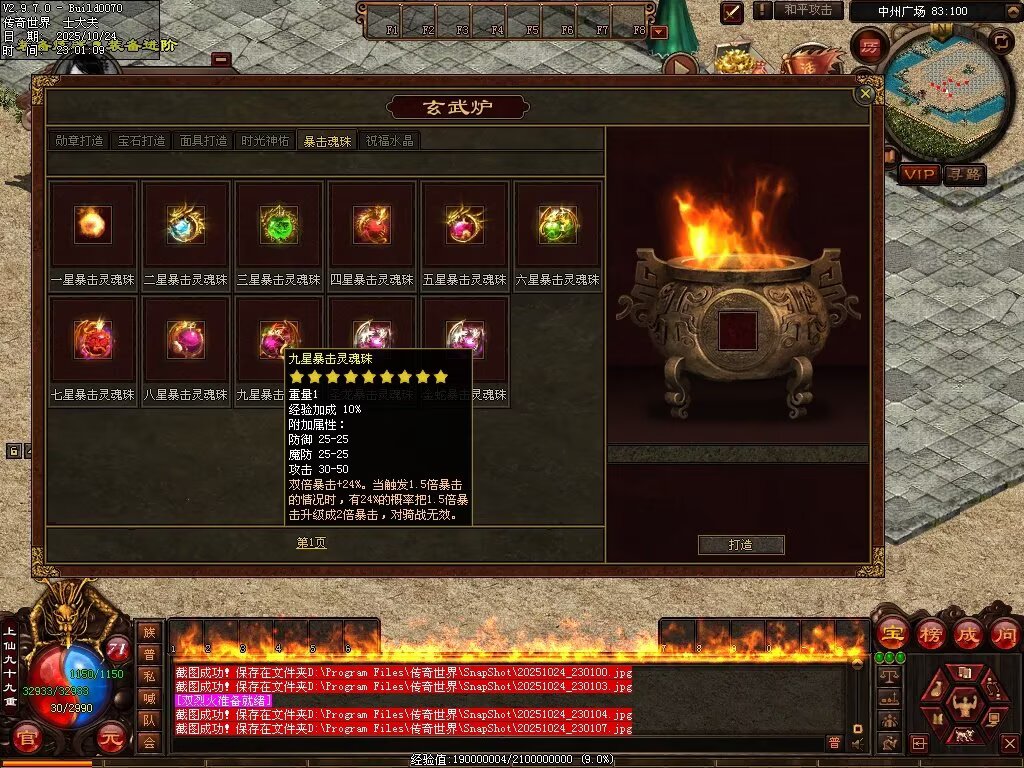1024x768 pixels.
Task: Open the 榜 rankings button
Action: point(931,634)
